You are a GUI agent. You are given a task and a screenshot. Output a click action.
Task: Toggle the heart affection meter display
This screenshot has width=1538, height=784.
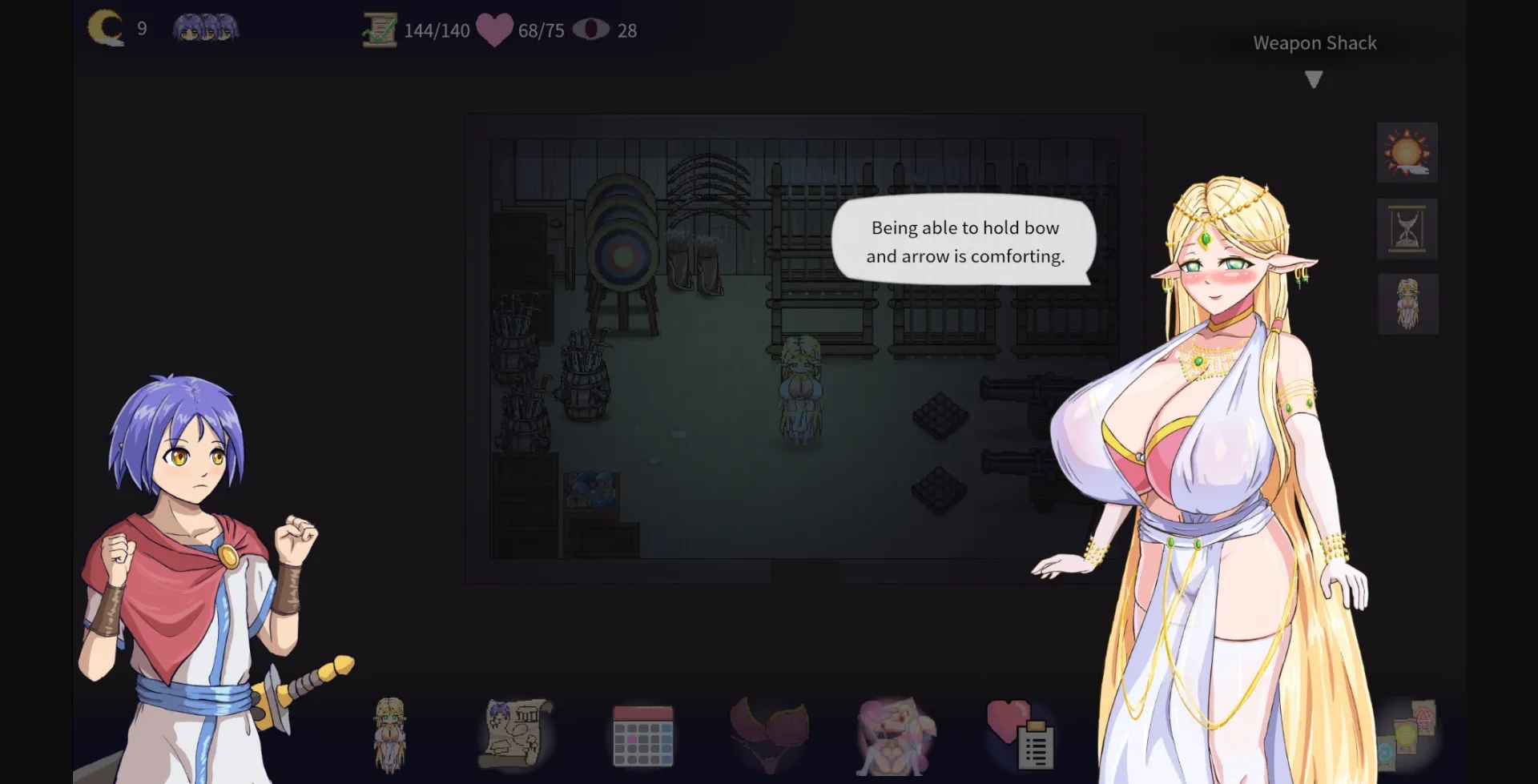494,30
